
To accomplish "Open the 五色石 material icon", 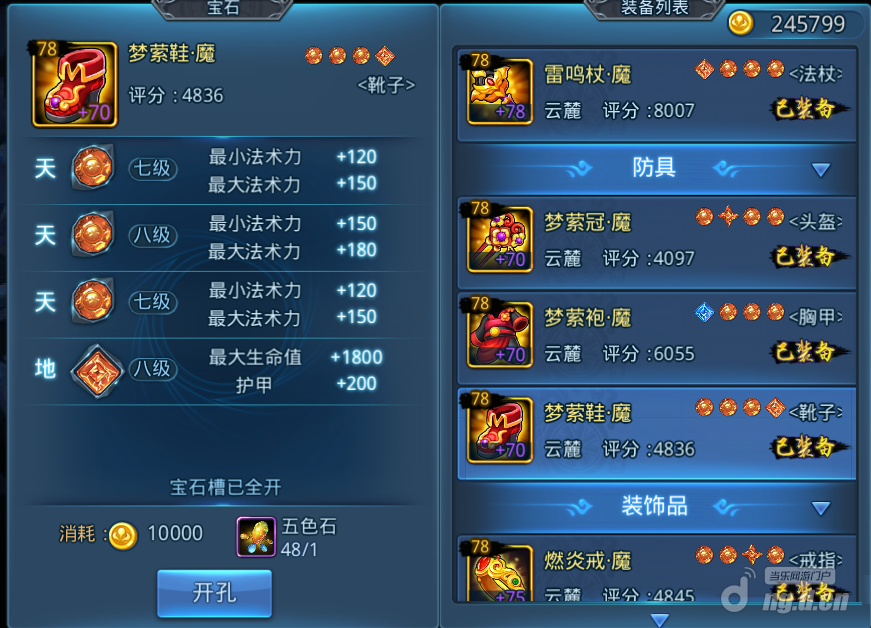I will coord(256,536).
